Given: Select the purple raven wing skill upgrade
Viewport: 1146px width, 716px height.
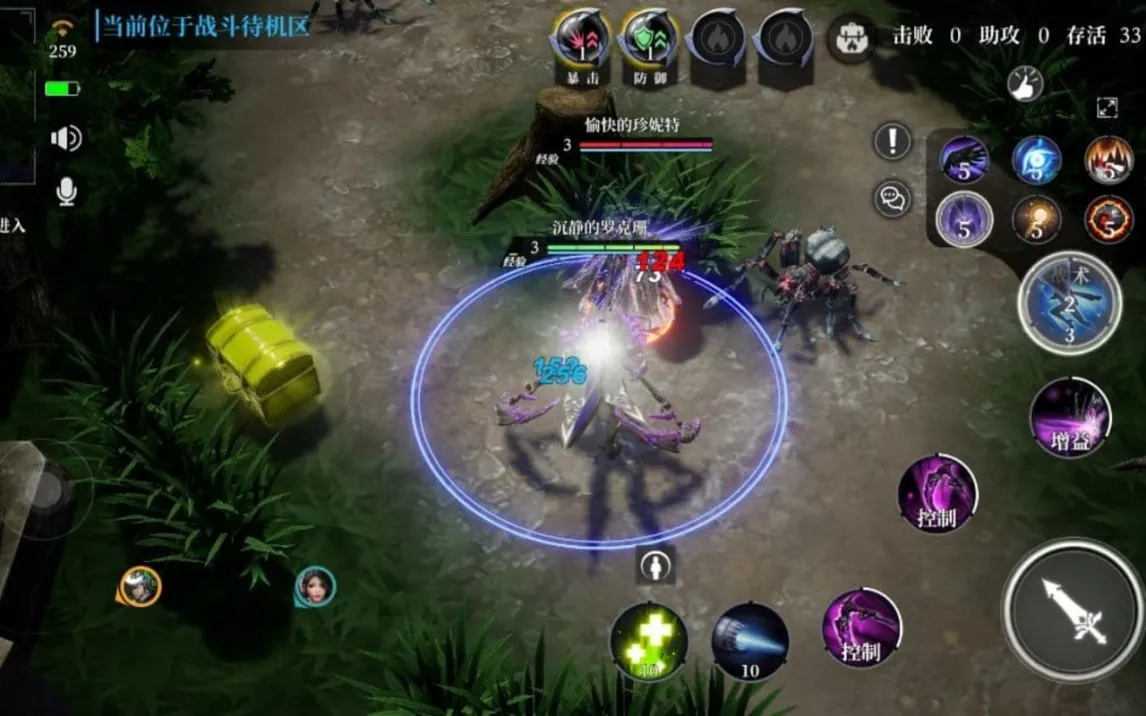Looking at the screenshot, I should [964, 160].
